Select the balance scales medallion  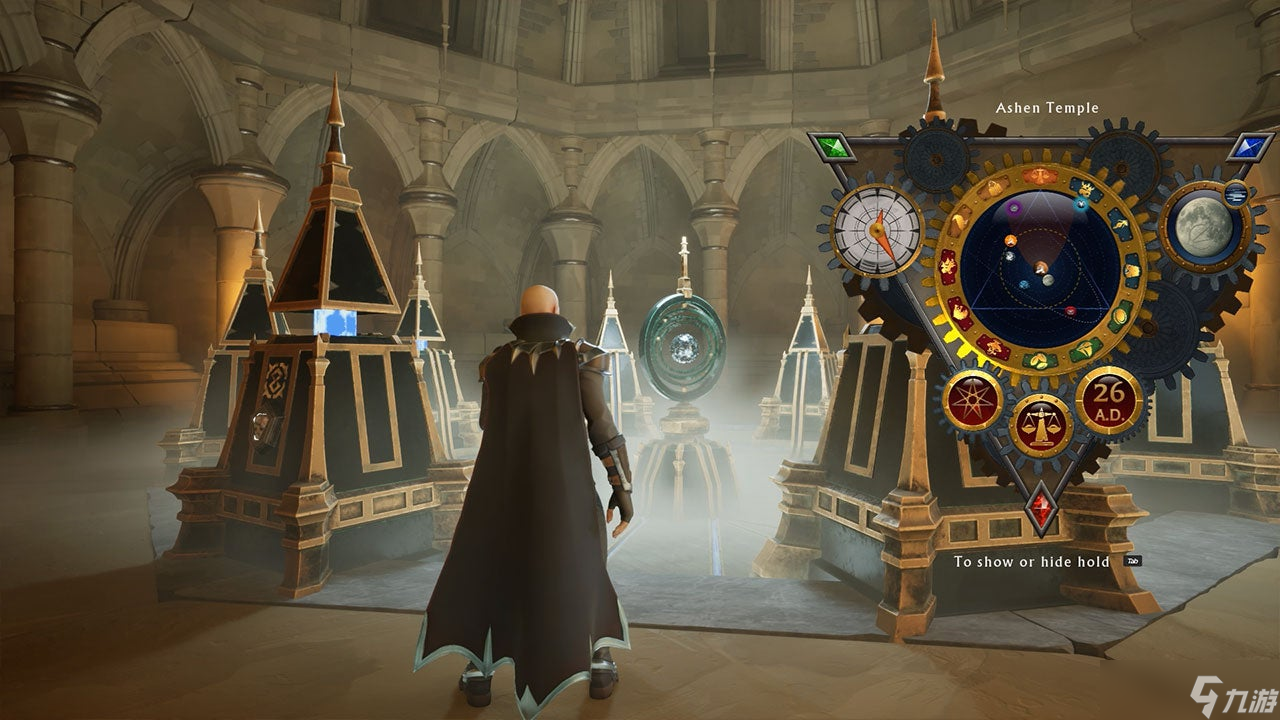1040,425
